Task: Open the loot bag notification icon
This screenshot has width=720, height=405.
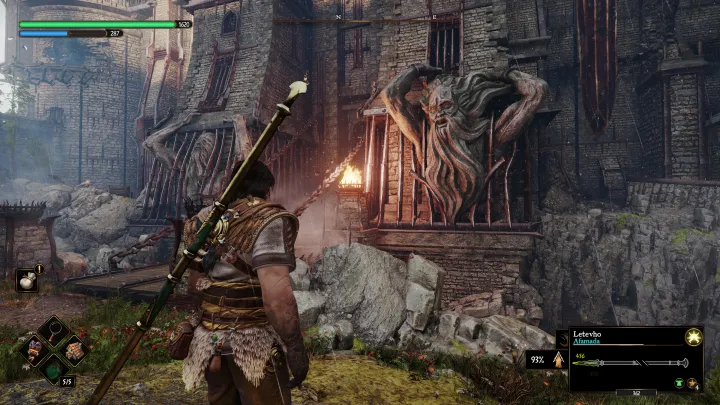Action: pyautogui.click(x=27, y=281)
